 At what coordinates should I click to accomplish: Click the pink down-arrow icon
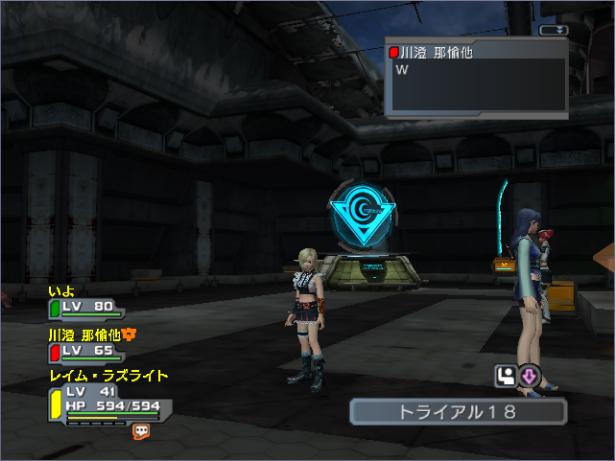(x=528, y=376)
